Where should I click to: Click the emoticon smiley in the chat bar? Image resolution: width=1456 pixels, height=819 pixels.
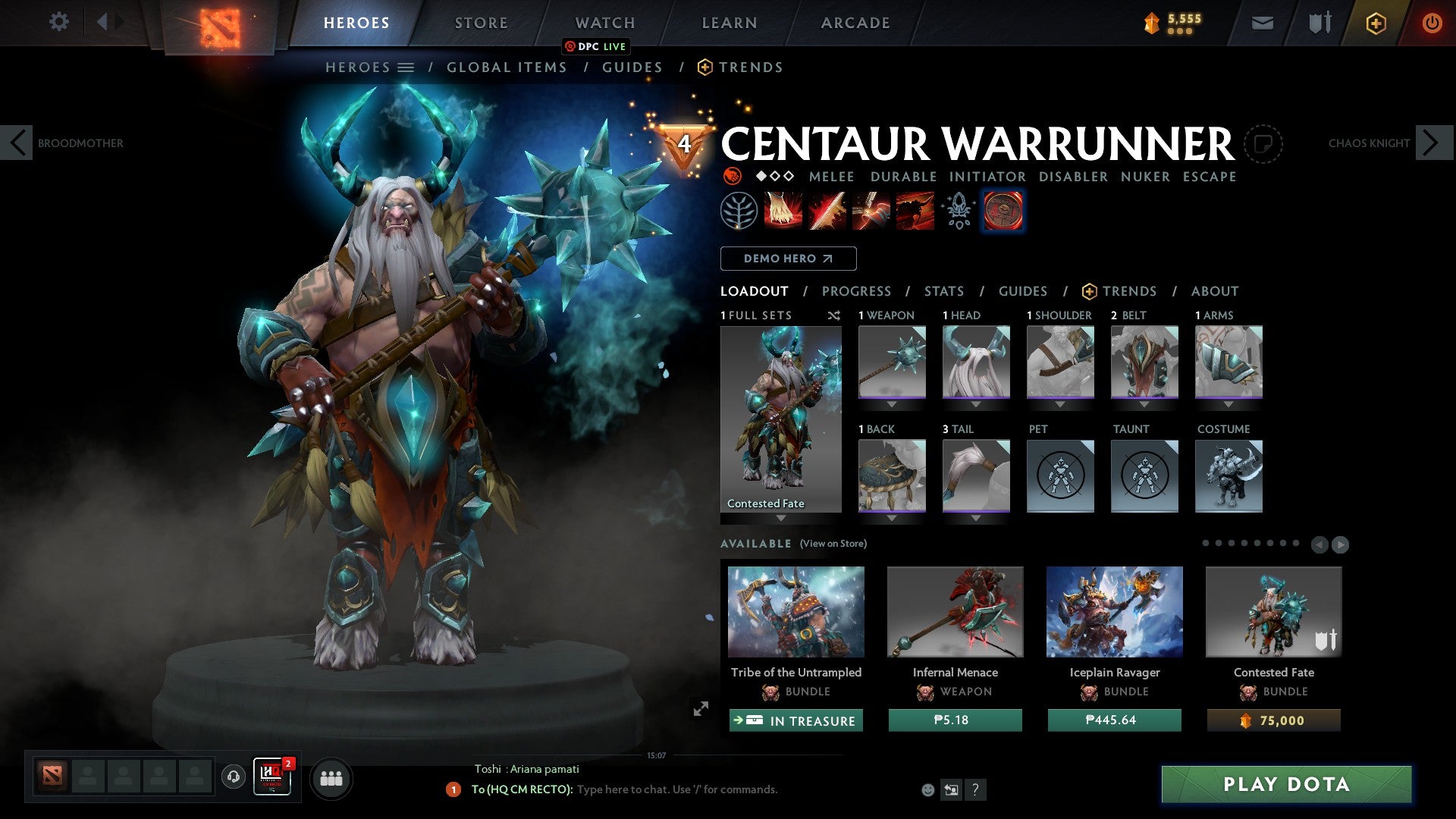927,789
